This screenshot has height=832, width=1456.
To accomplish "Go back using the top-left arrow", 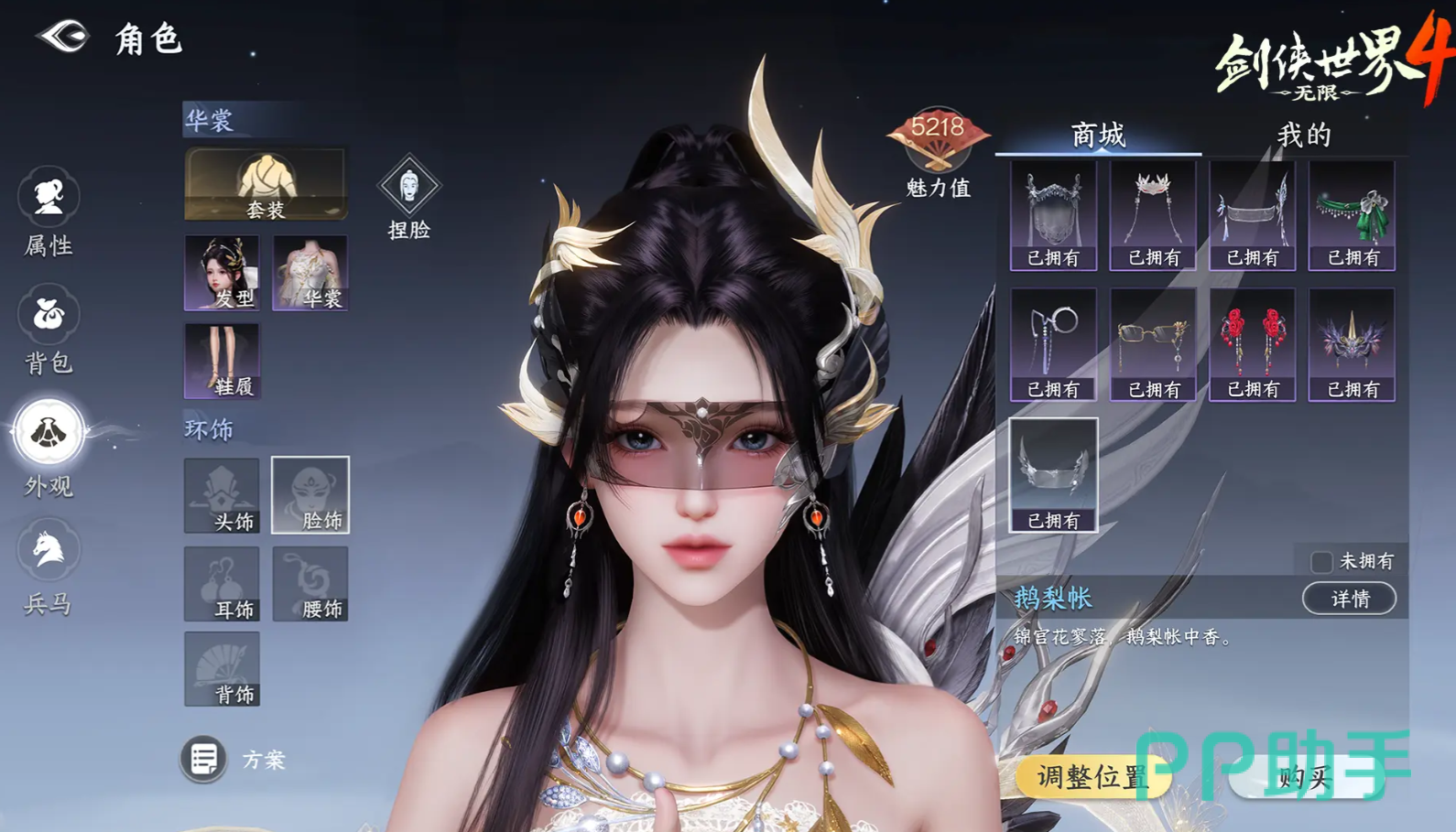I will [x=62, y=38].
